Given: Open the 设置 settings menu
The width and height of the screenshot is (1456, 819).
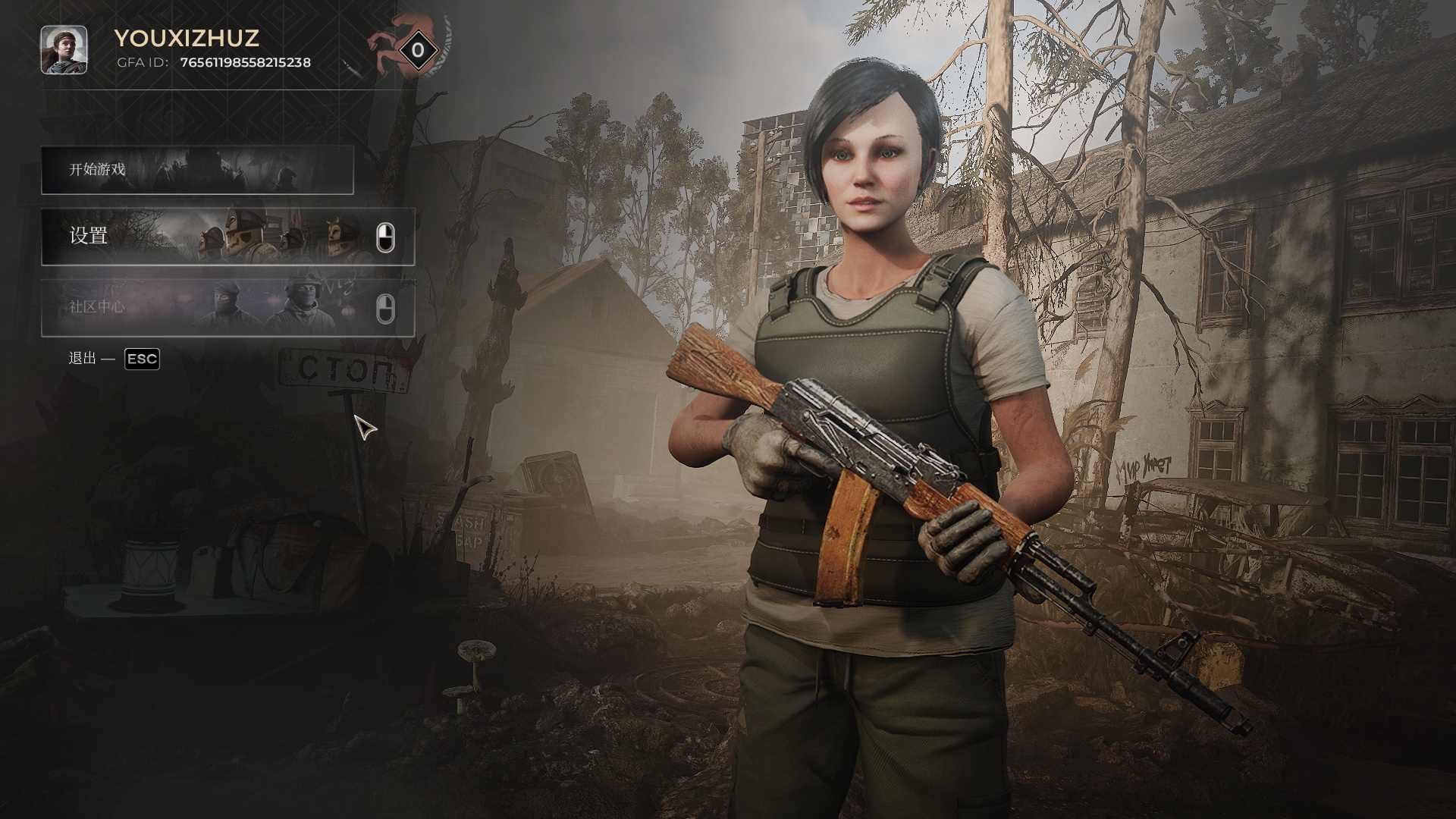Looking at the screenshot, I should click(227, 237).
